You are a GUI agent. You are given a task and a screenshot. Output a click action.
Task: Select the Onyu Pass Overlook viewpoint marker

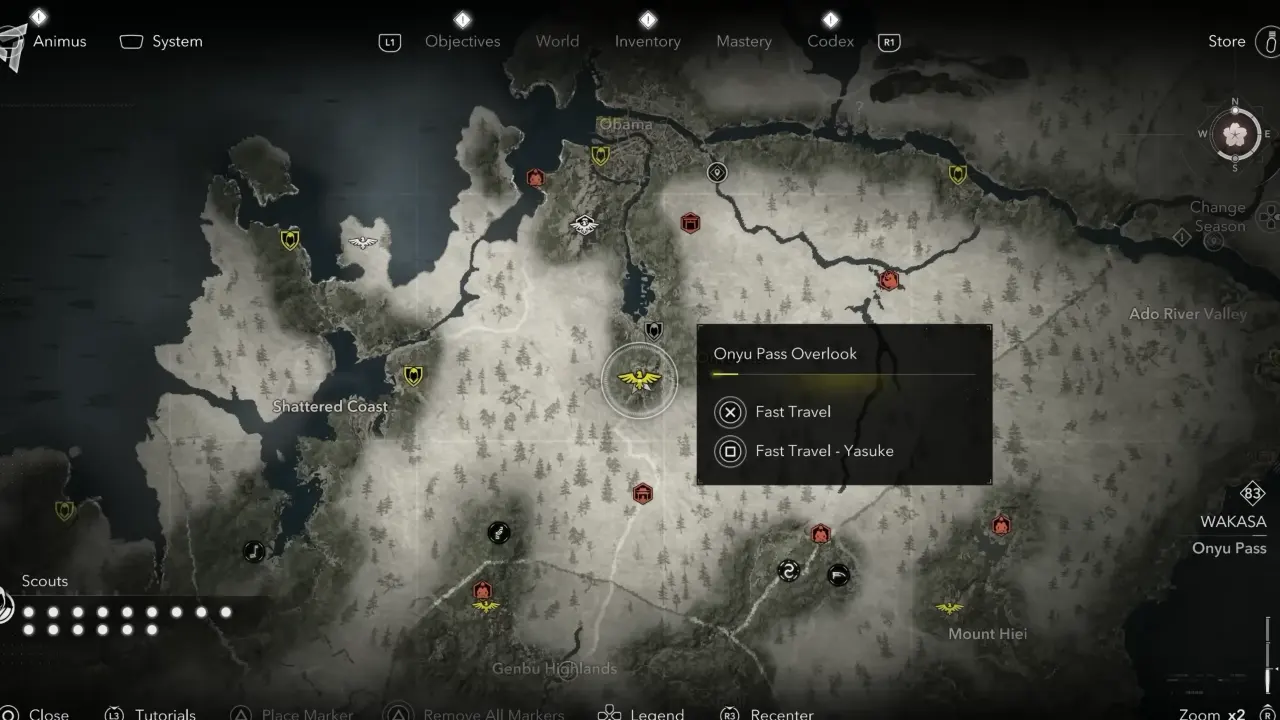(x=639, y=380)
